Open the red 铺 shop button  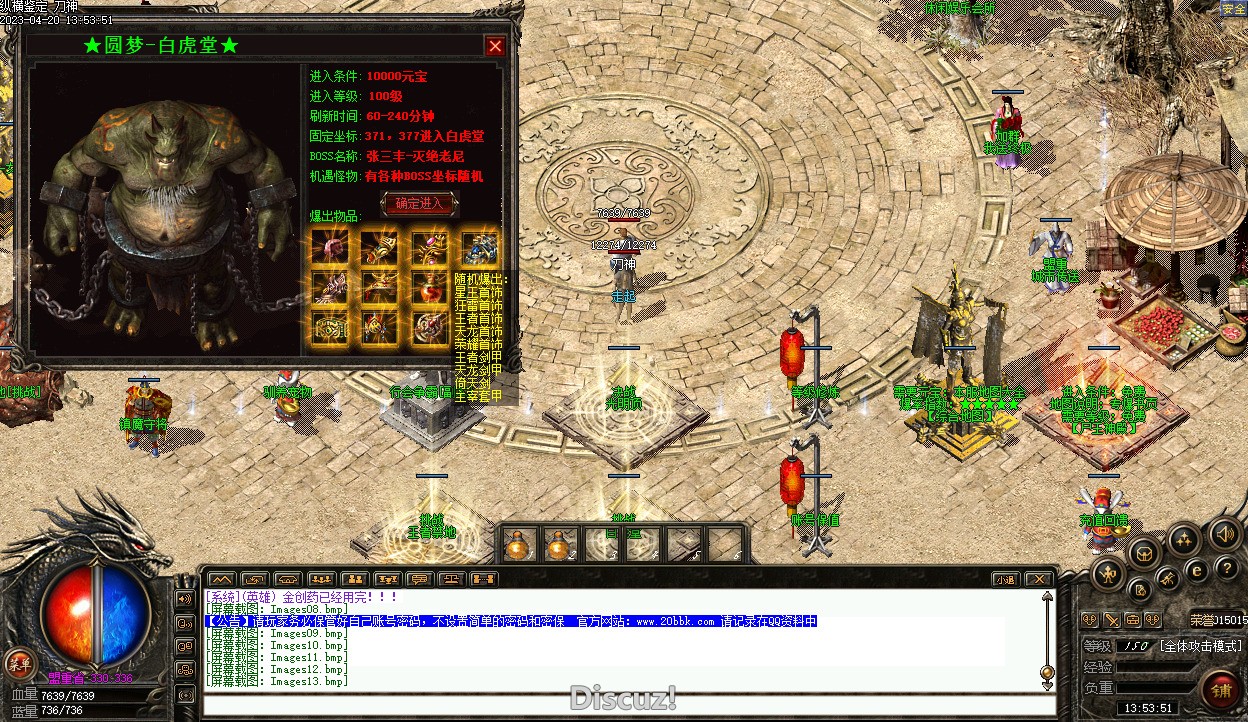1221,690
